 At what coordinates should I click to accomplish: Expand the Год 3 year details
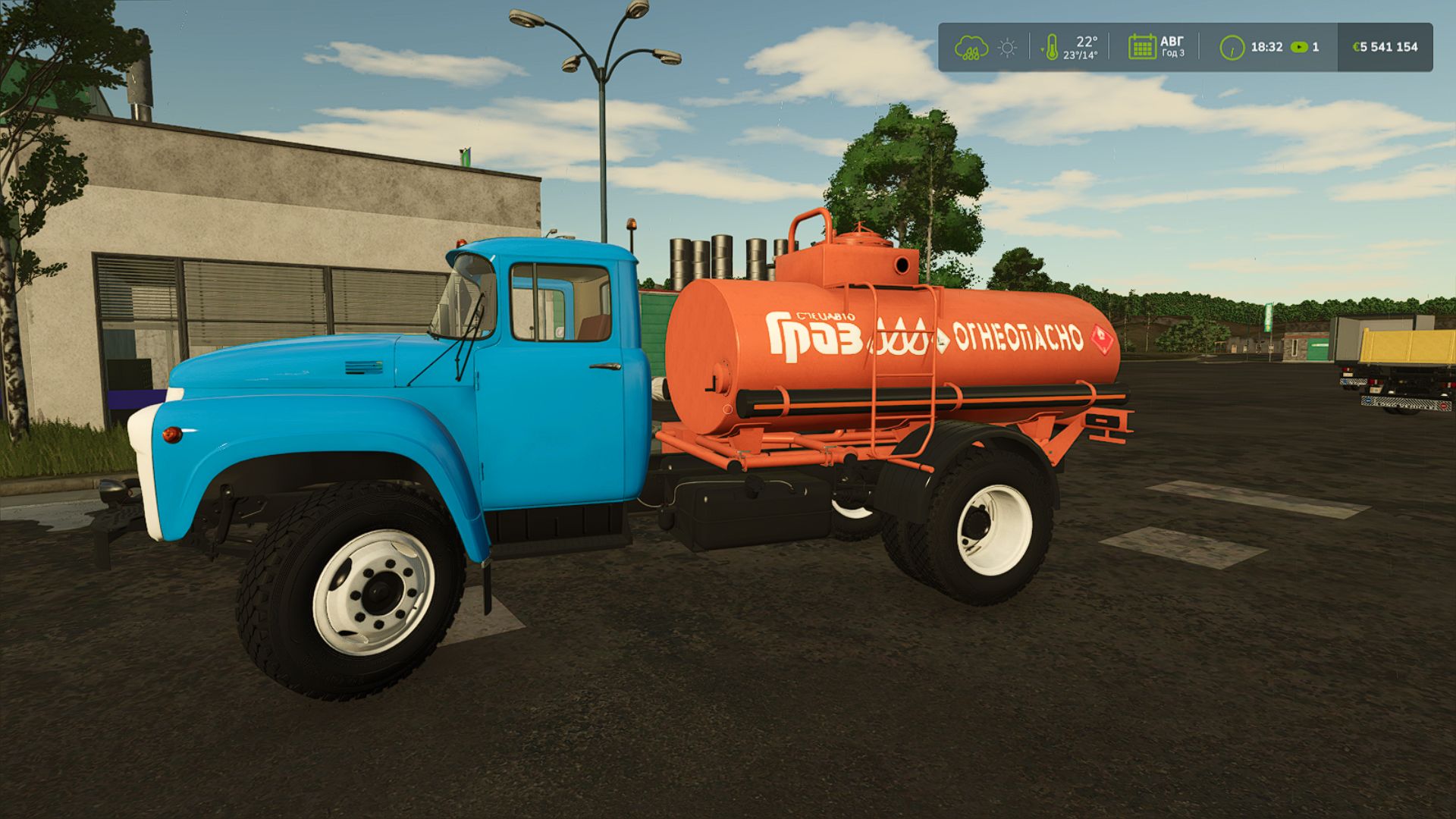1172,53
